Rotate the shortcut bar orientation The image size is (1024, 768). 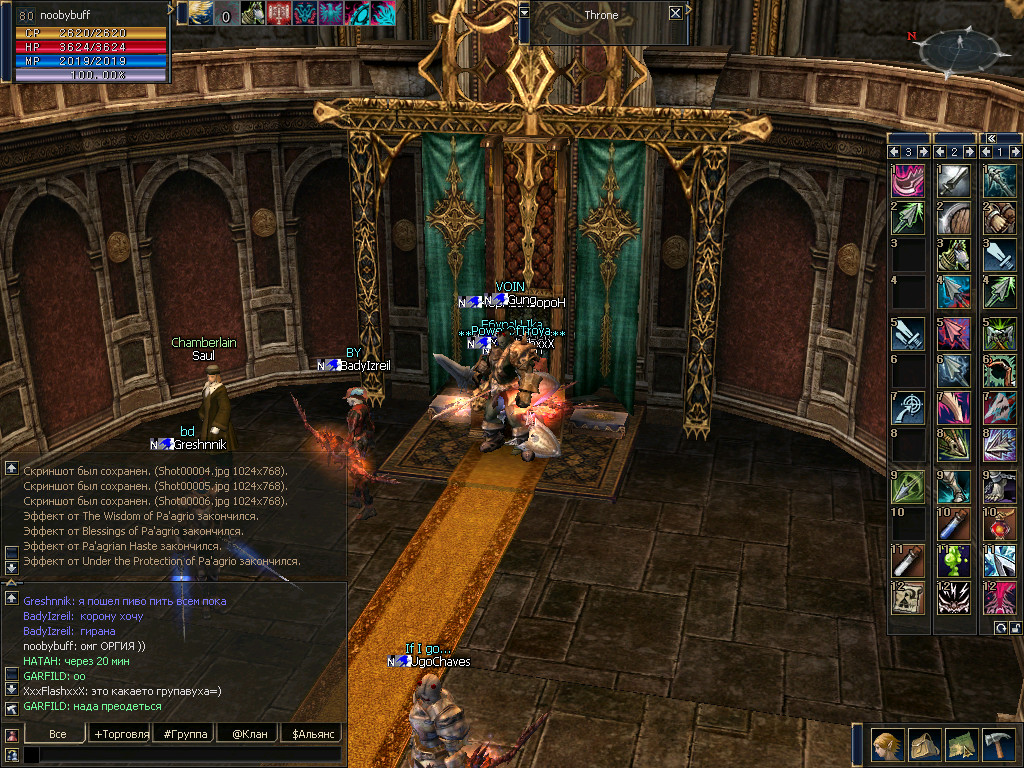pyautogui.click(x=1000, y=627)
